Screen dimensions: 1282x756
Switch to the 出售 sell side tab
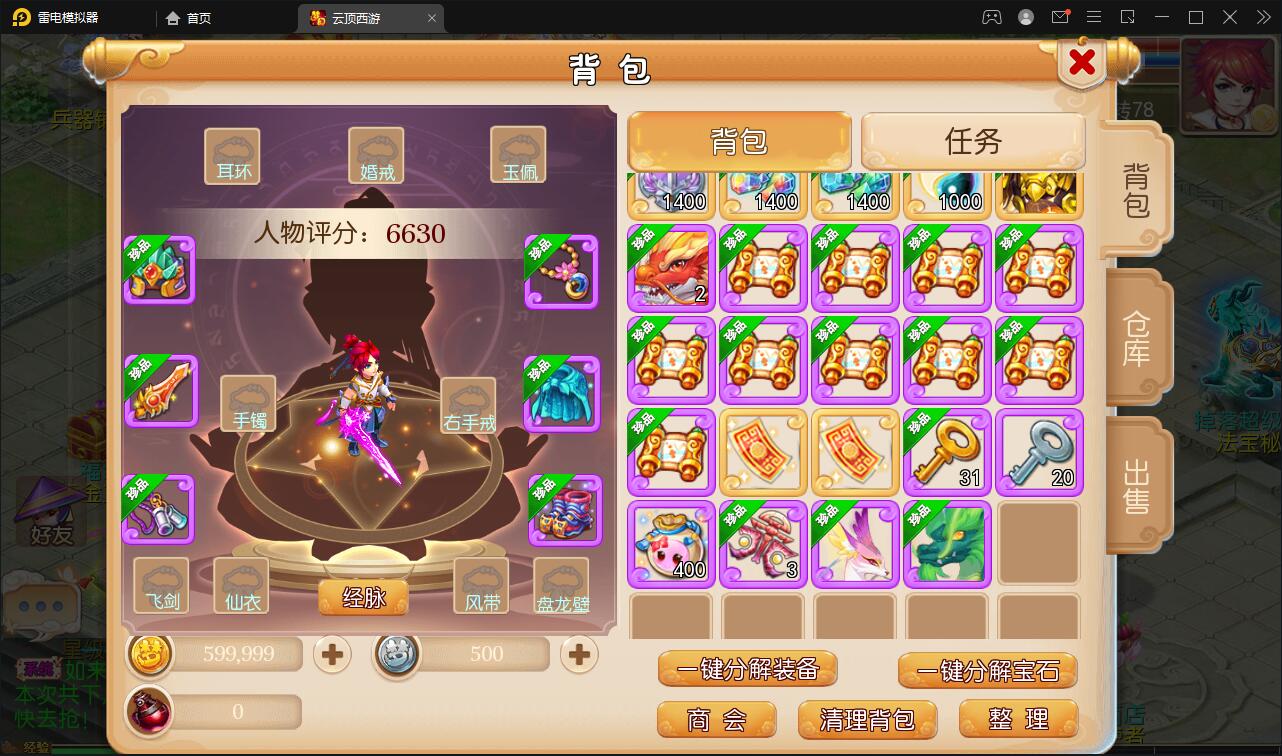(x=1135, y=483)
